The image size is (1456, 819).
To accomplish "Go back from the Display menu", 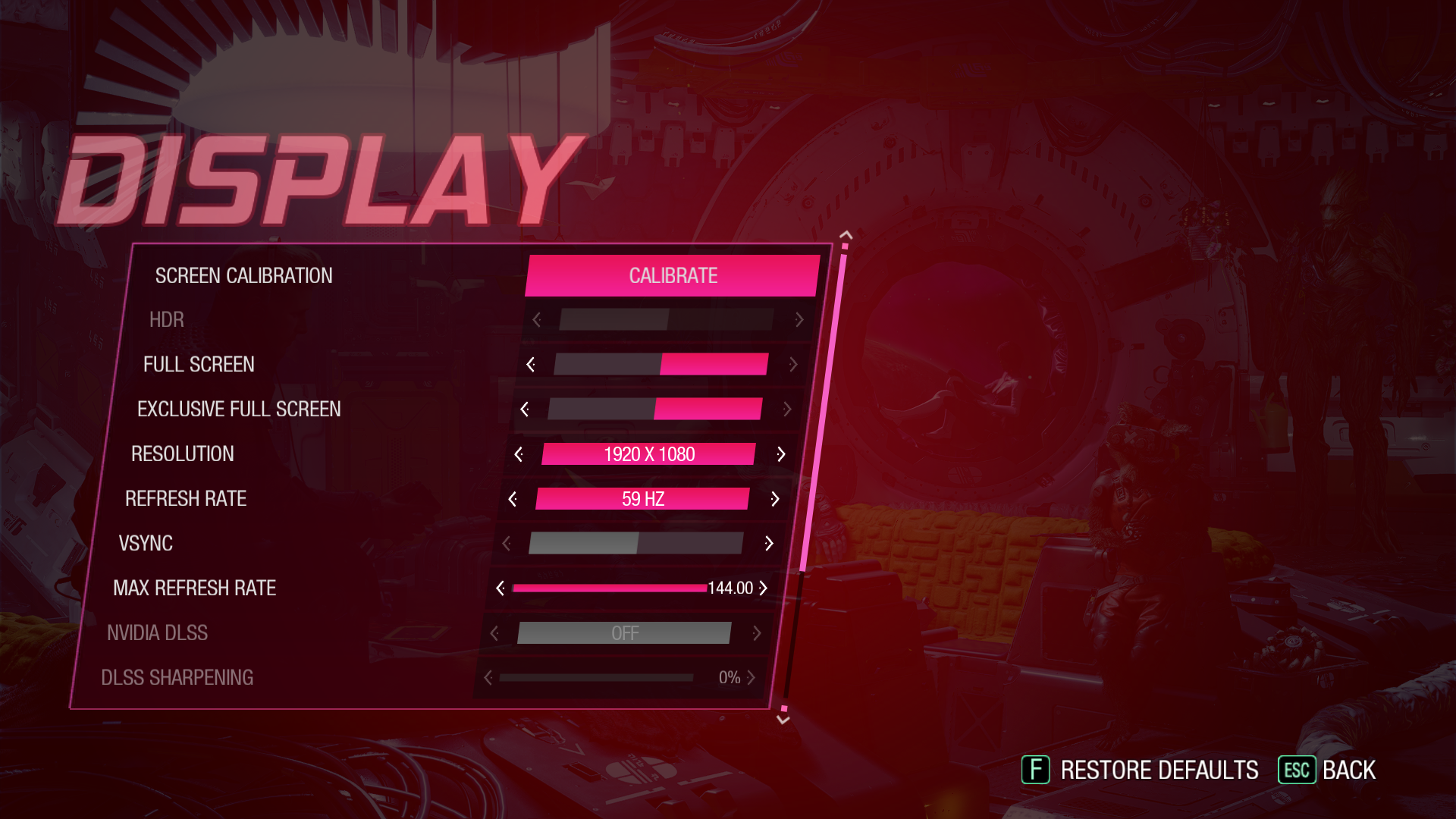I will [x=1327, y=770].
